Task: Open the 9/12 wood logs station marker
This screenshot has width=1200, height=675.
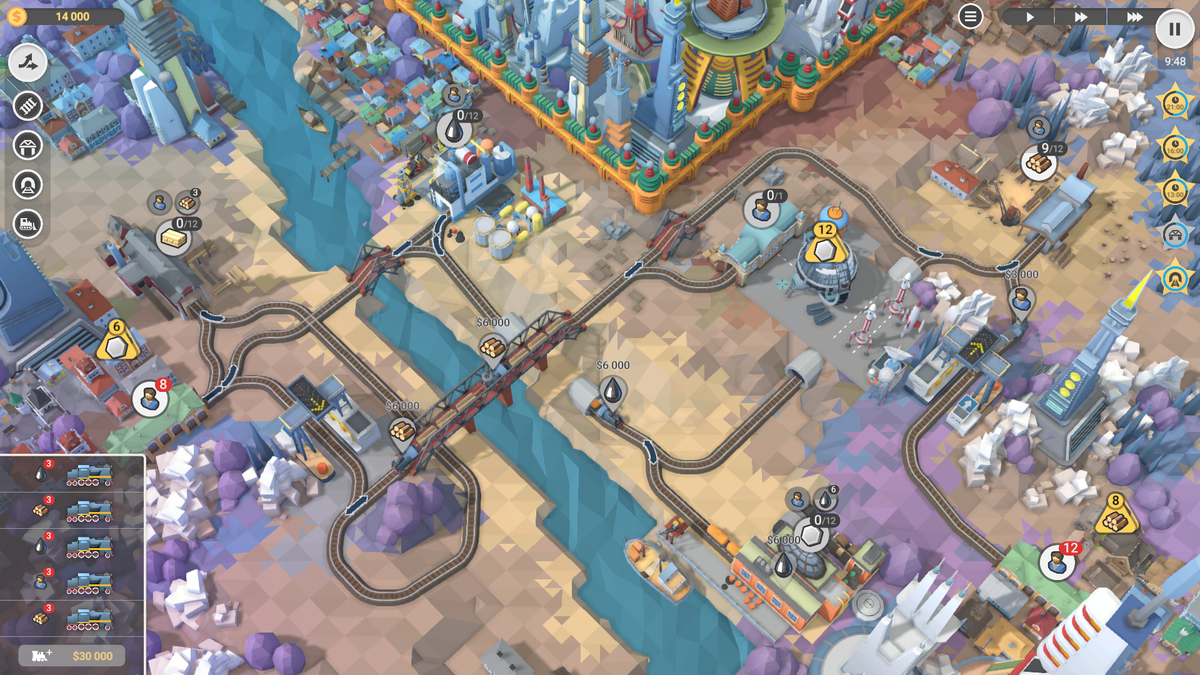Action: click(1038, 161)
